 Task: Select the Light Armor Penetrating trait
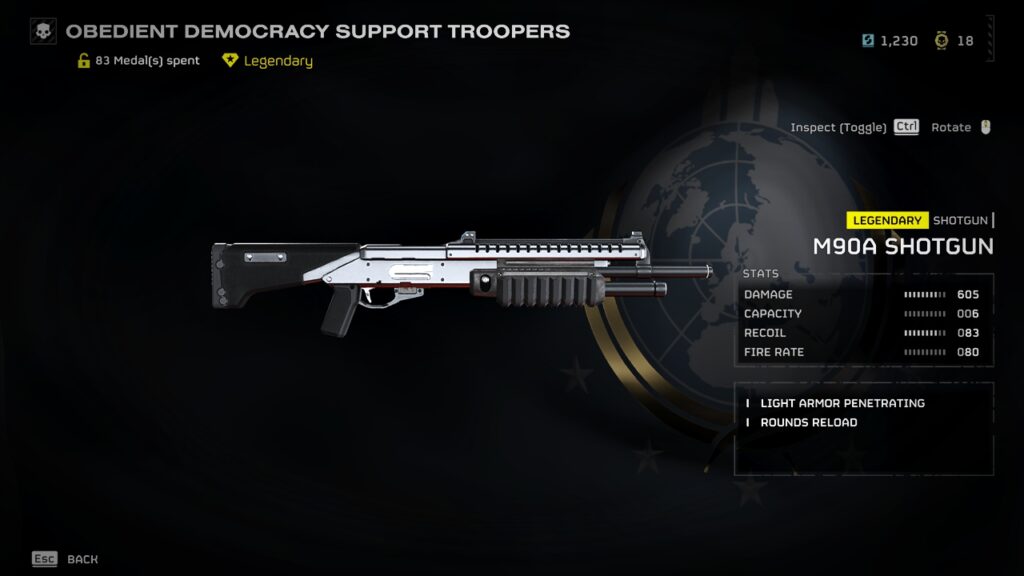(x=842, y=403)
